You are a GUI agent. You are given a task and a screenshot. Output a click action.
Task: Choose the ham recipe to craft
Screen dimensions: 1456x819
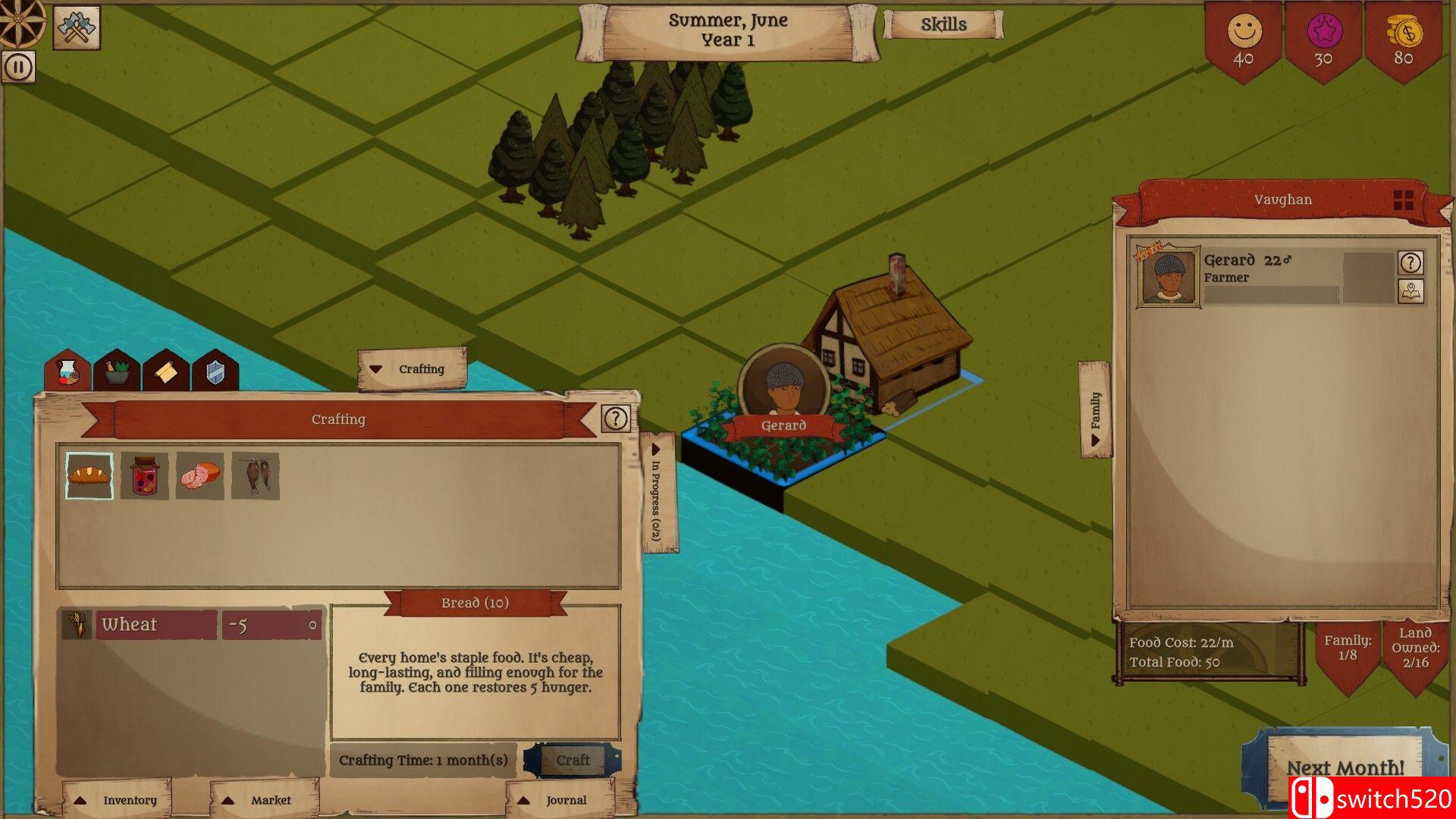pos(199,475)
